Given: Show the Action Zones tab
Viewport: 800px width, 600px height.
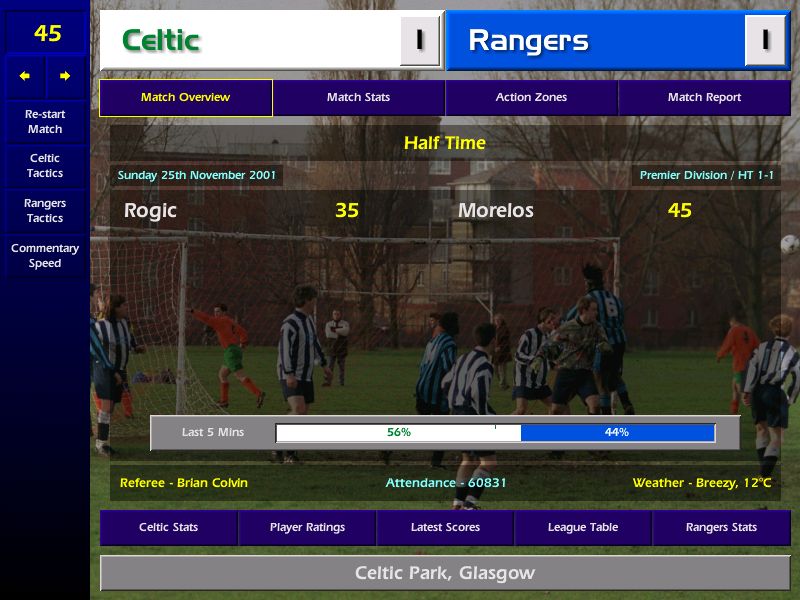Looking at the screenshot, I should [x=531, y=98].
